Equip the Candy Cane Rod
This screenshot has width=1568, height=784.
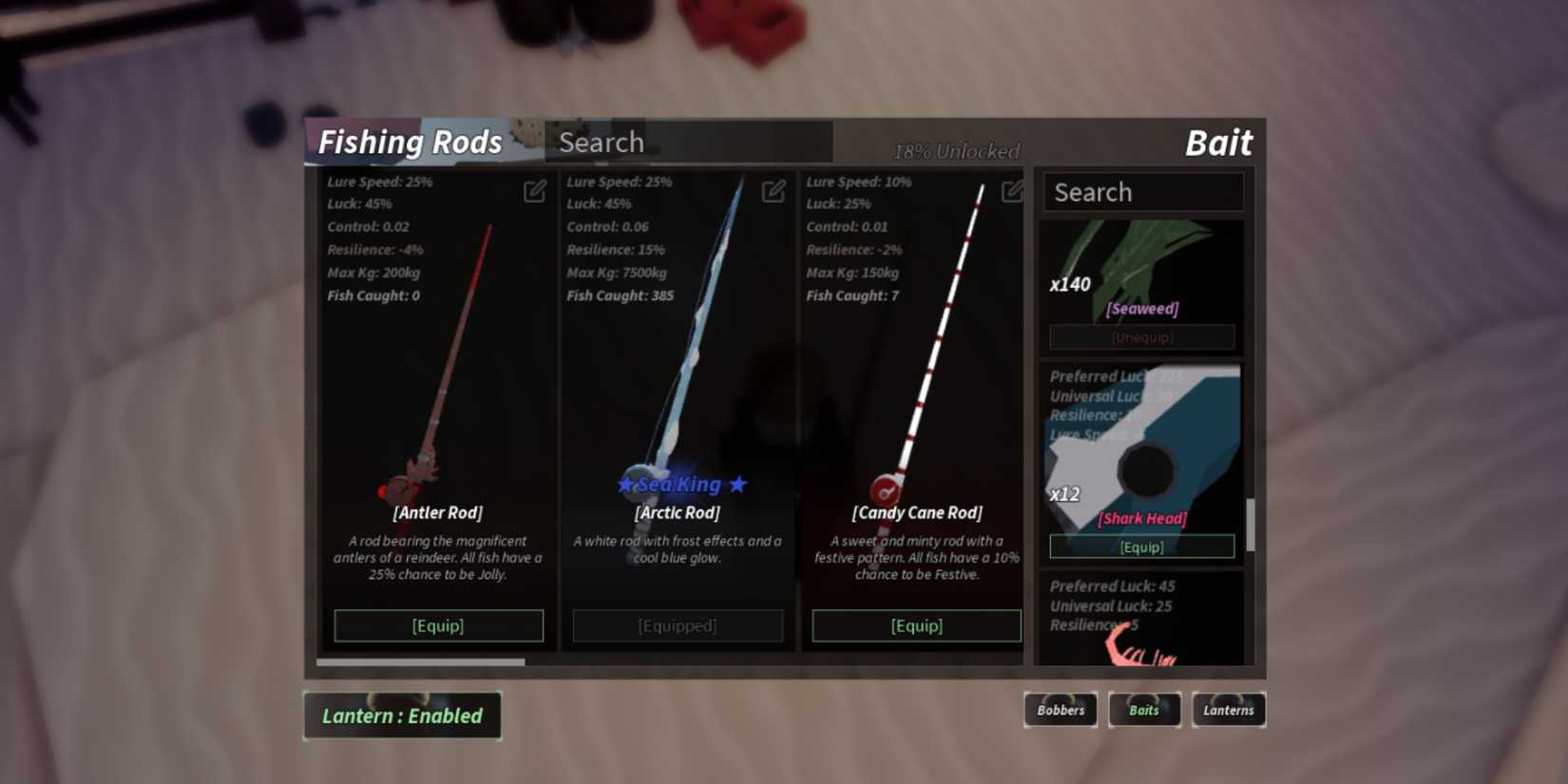coord(915,625)
